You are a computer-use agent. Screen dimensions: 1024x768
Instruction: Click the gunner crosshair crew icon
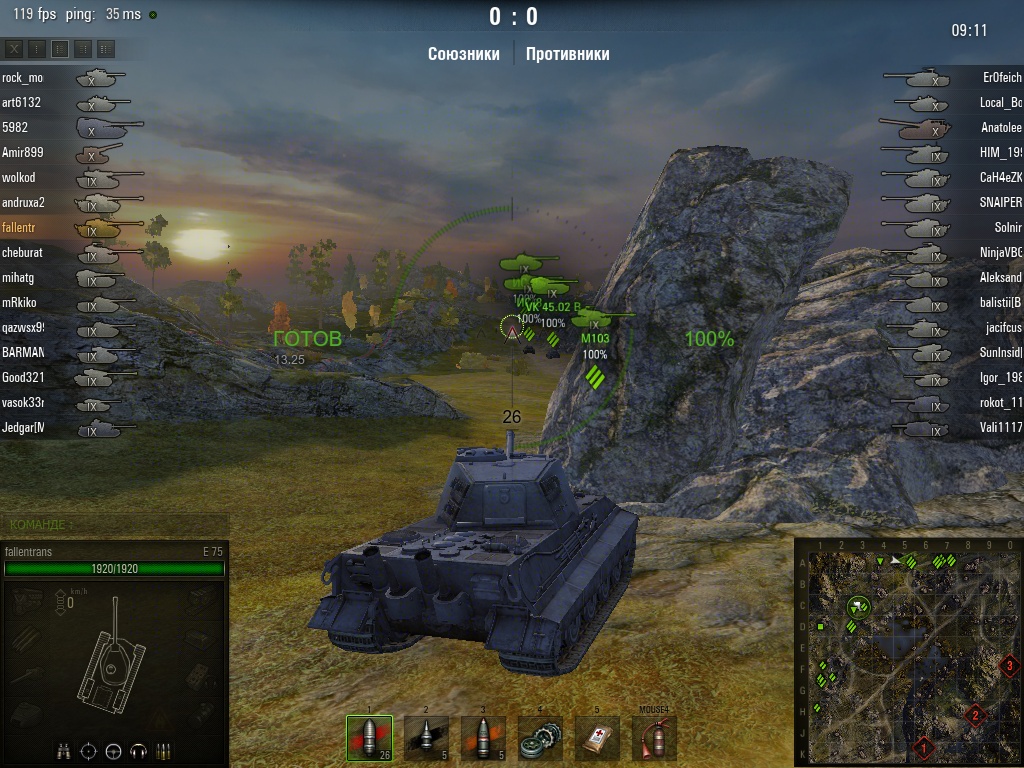coord(88,750)
